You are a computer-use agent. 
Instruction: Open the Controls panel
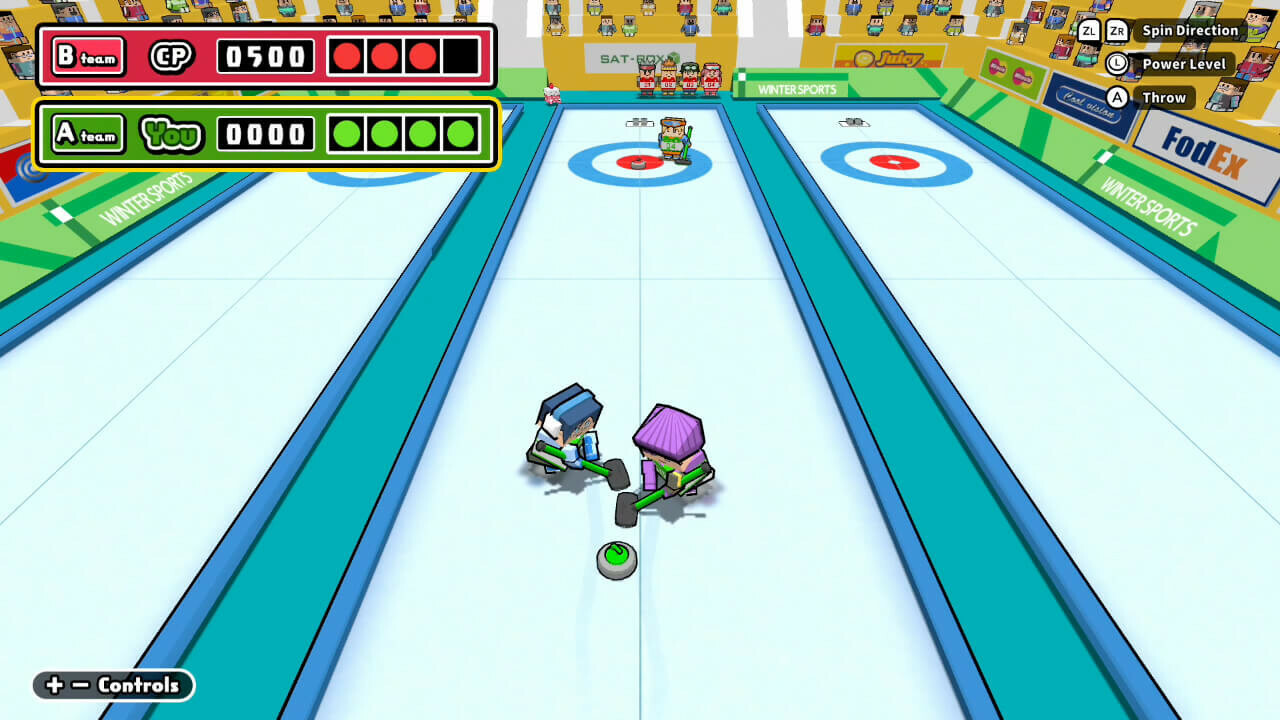click(x=112, y=686)
